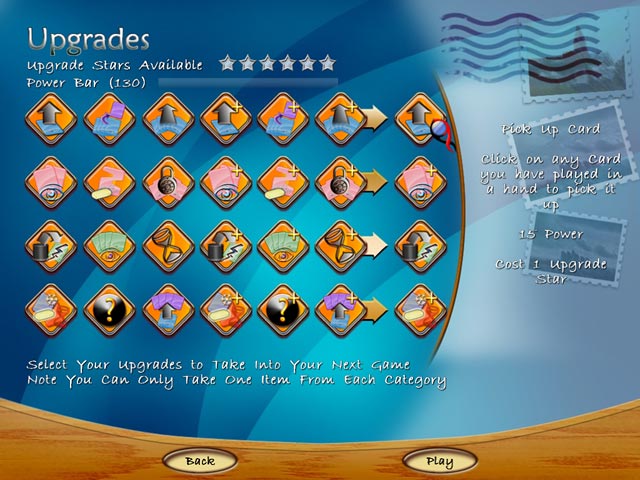The width and height of the screenshot is (640, 480).
Task: Select the plain padlock upgrade icon
Action: click(x=166, y=183)
